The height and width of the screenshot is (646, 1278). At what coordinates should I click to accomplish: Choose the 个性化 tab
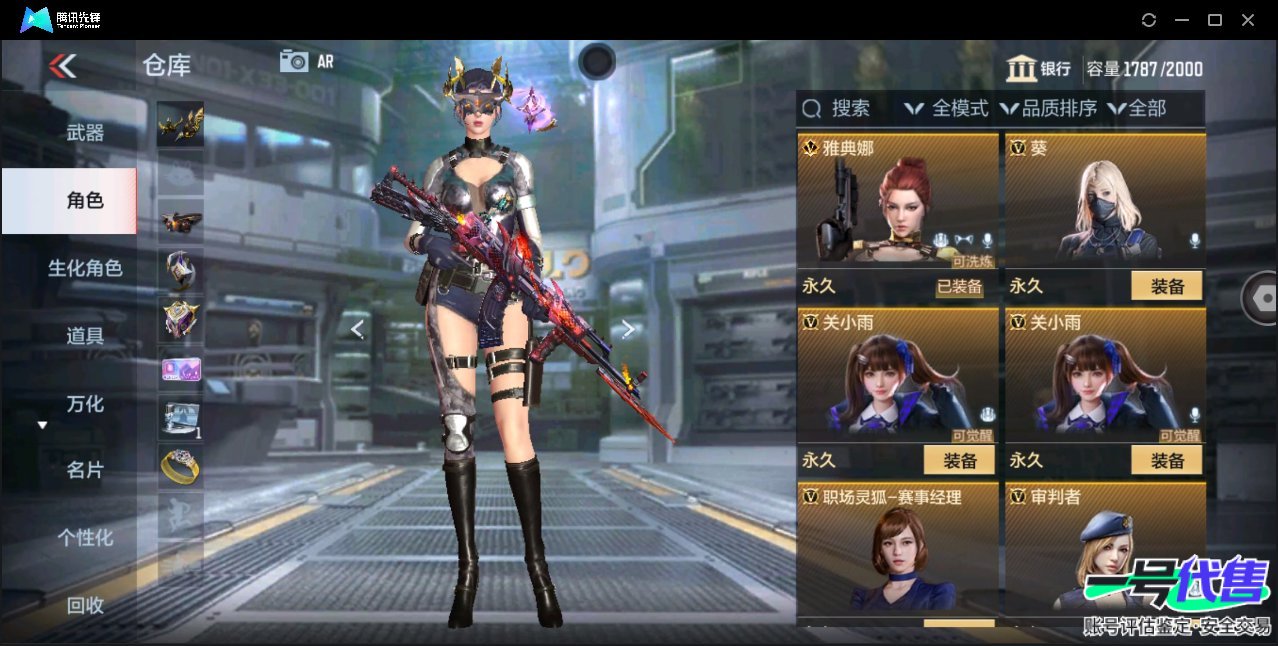(85, 537)
